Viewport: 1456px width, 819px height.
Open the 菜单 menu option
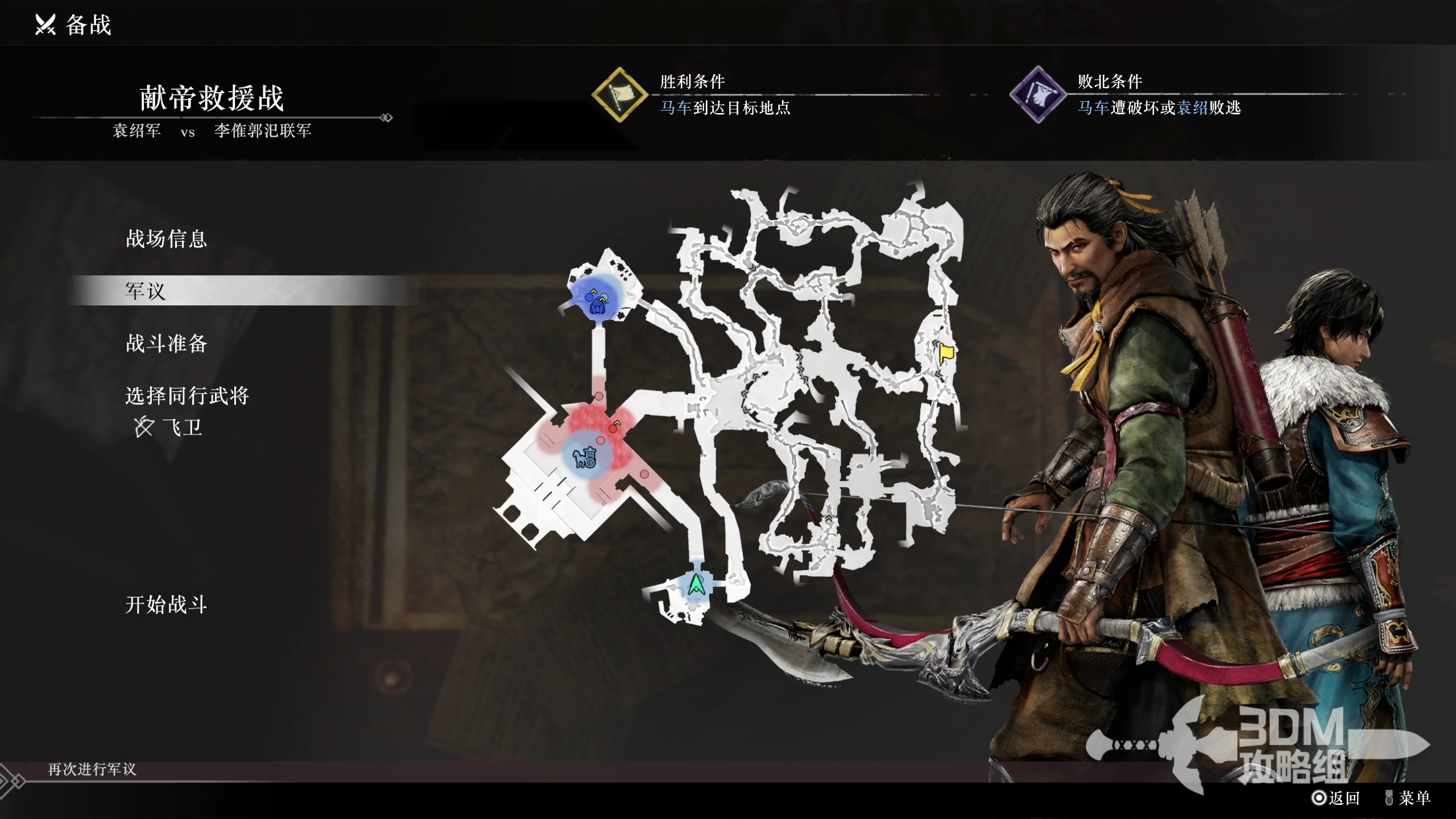coord(1408,798)
